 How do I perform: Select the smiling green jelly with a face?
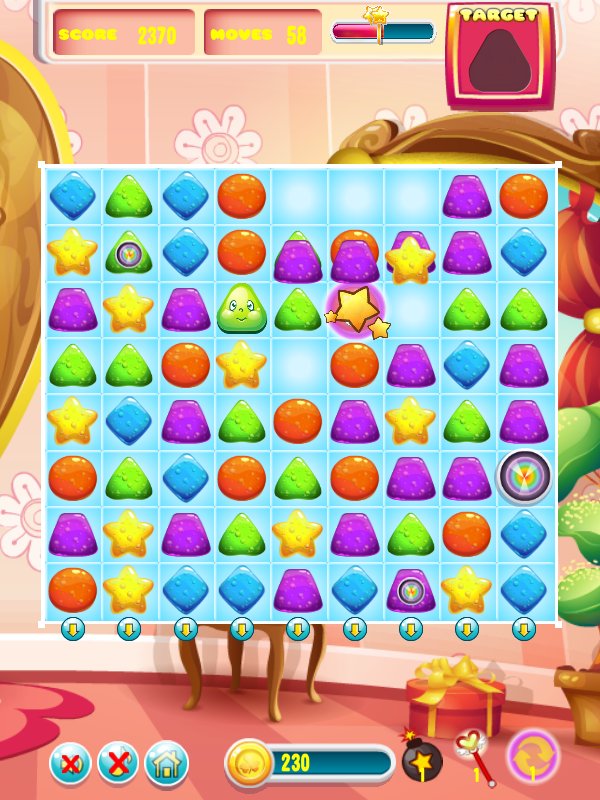241,307
